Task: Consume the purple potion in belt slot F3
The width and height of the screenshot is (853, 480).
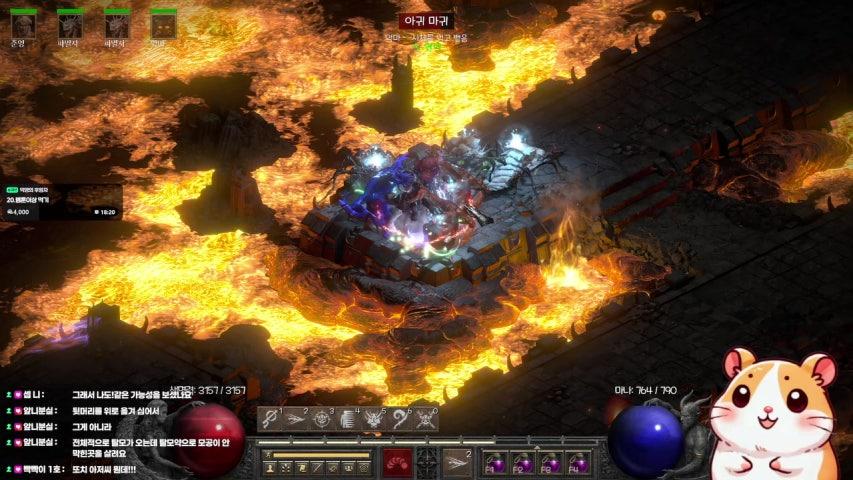Action: [x=549, y=462]
